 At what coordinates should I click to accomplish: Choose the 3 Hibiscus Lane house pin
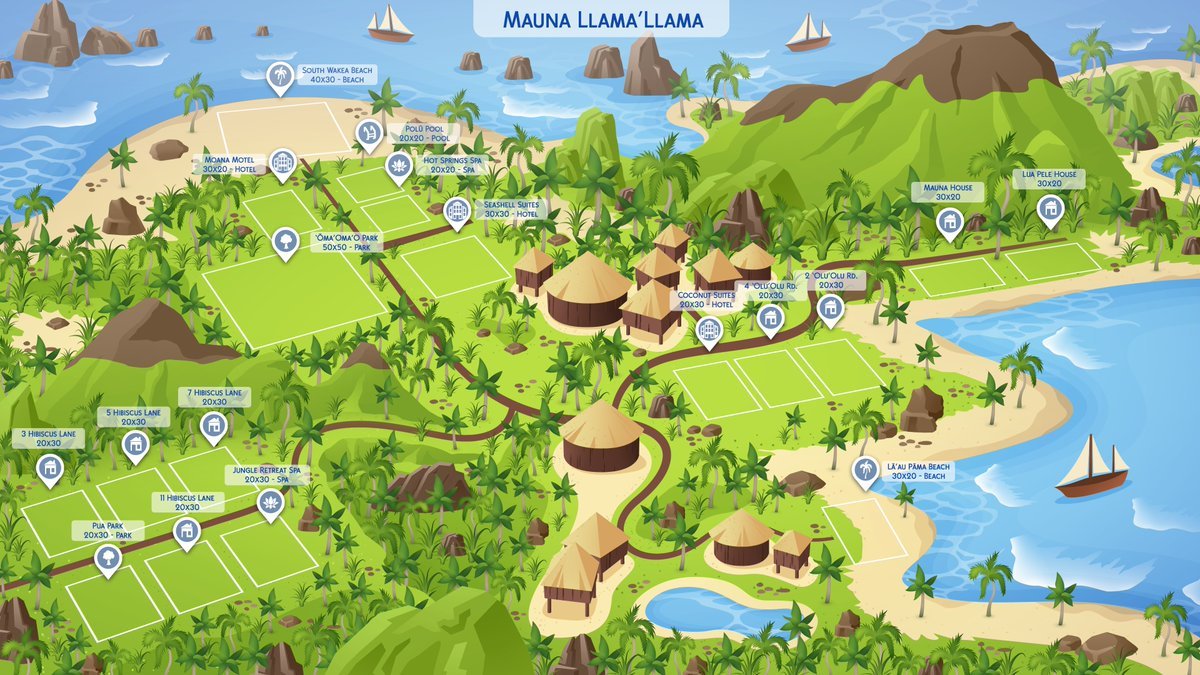click(49, 467)
